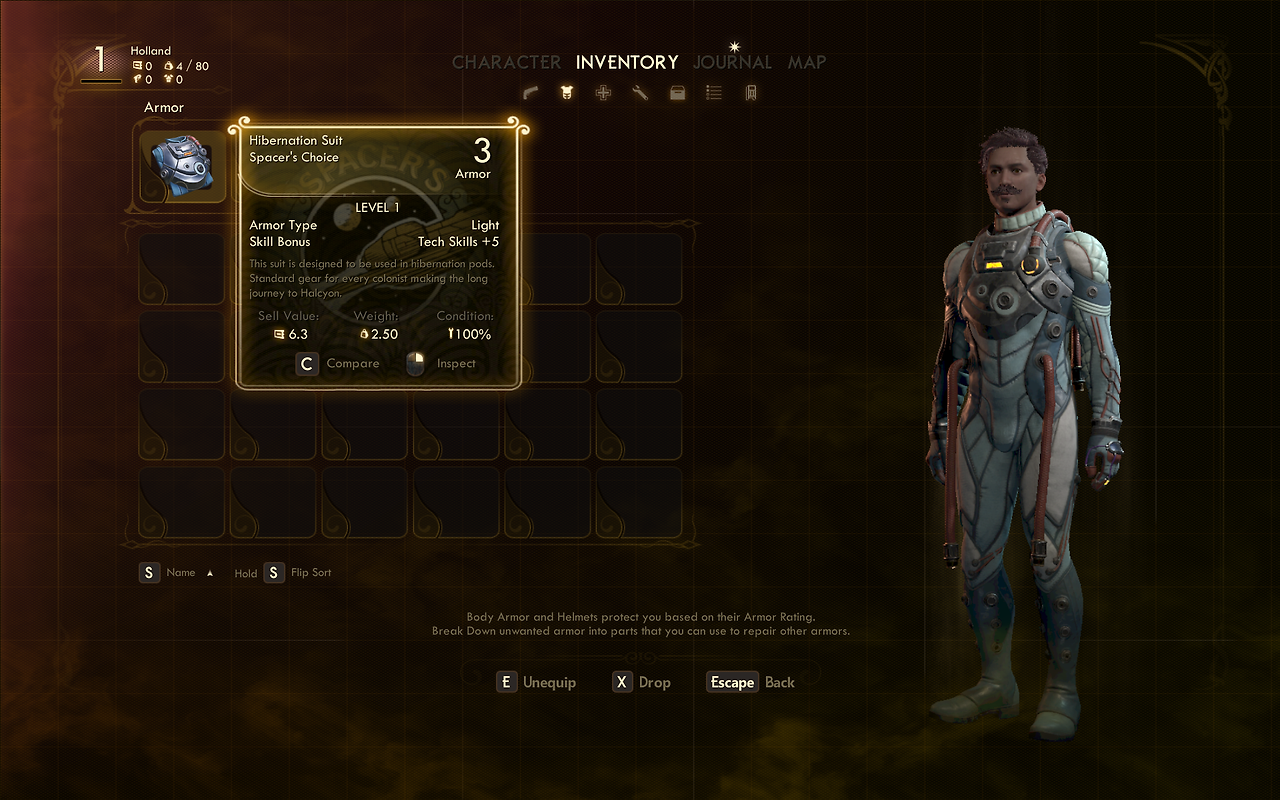View the list icon inventory category
The height and width of the screenshot is (800, 1280).
point(714,93)
